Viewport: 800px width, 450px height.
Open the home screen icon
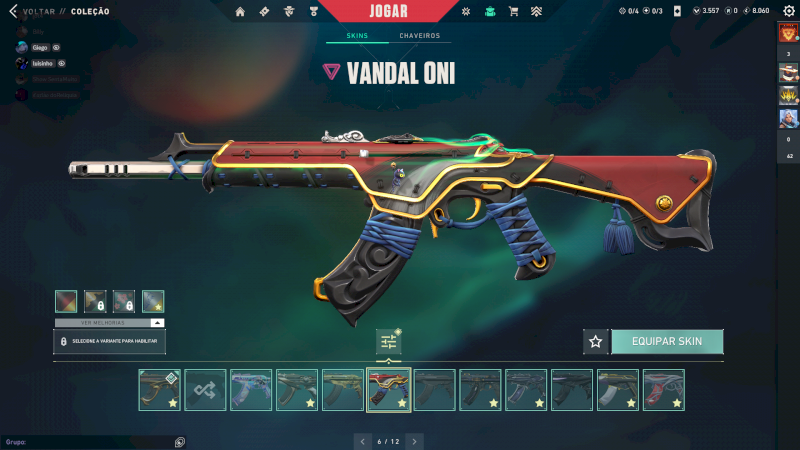240,11
